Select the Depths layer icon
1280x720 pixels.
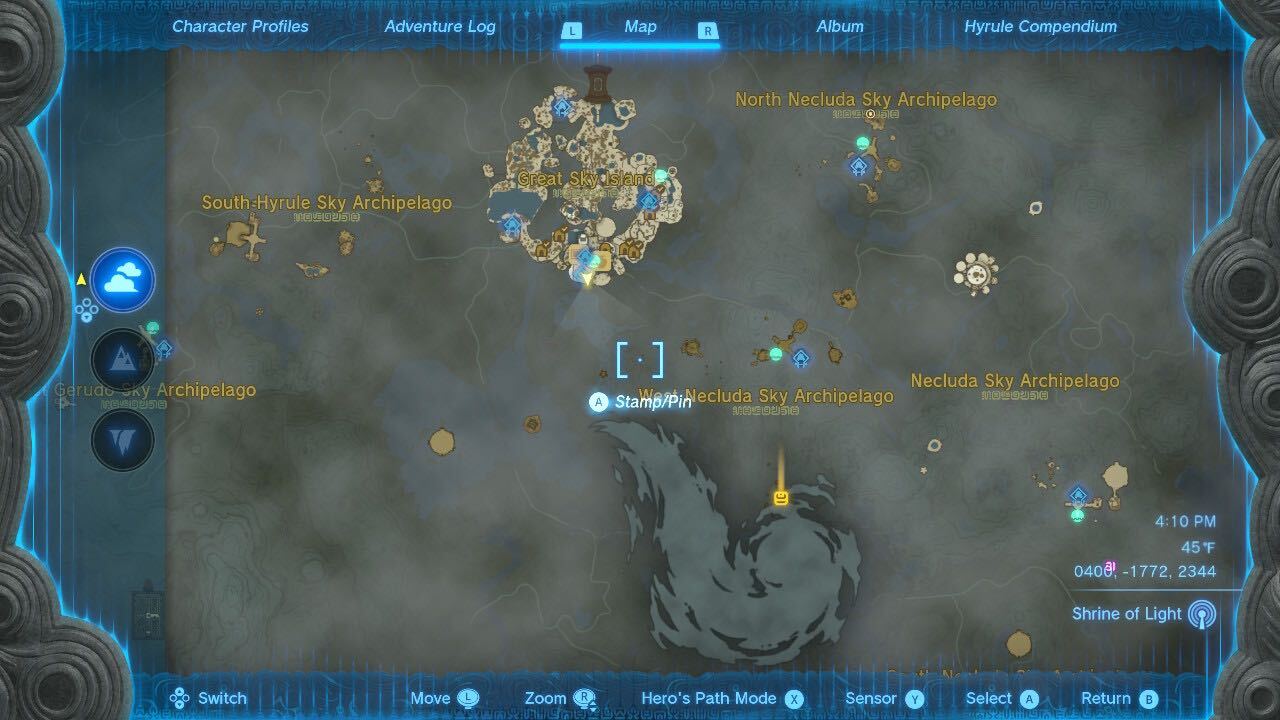tap(122, 437)
